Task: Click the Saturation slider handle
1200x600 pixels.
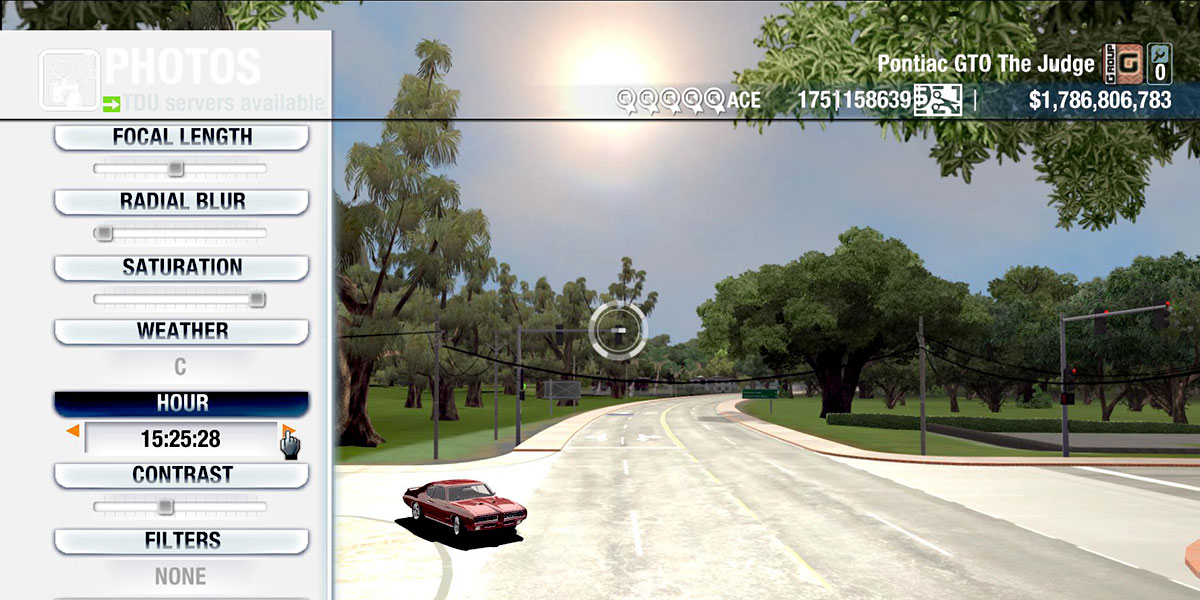Action: [257, 298]
